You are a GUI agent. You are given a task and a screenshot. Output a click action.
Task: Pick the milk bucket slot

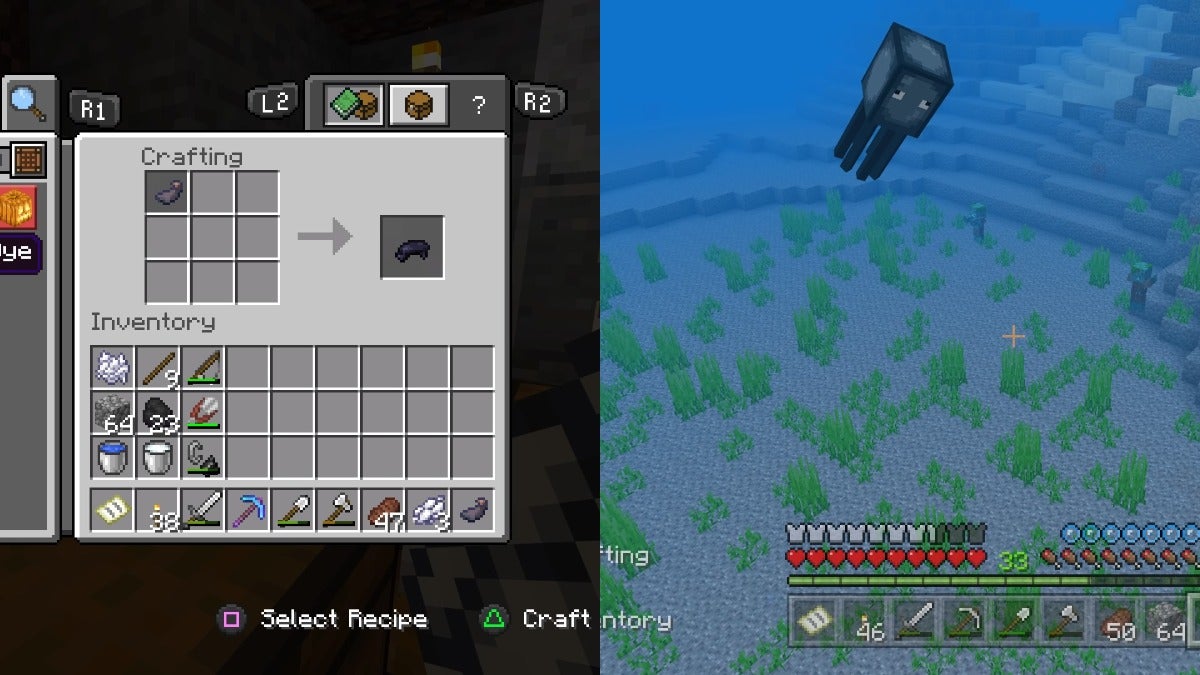pyautogui.click(x=158, y=458)
